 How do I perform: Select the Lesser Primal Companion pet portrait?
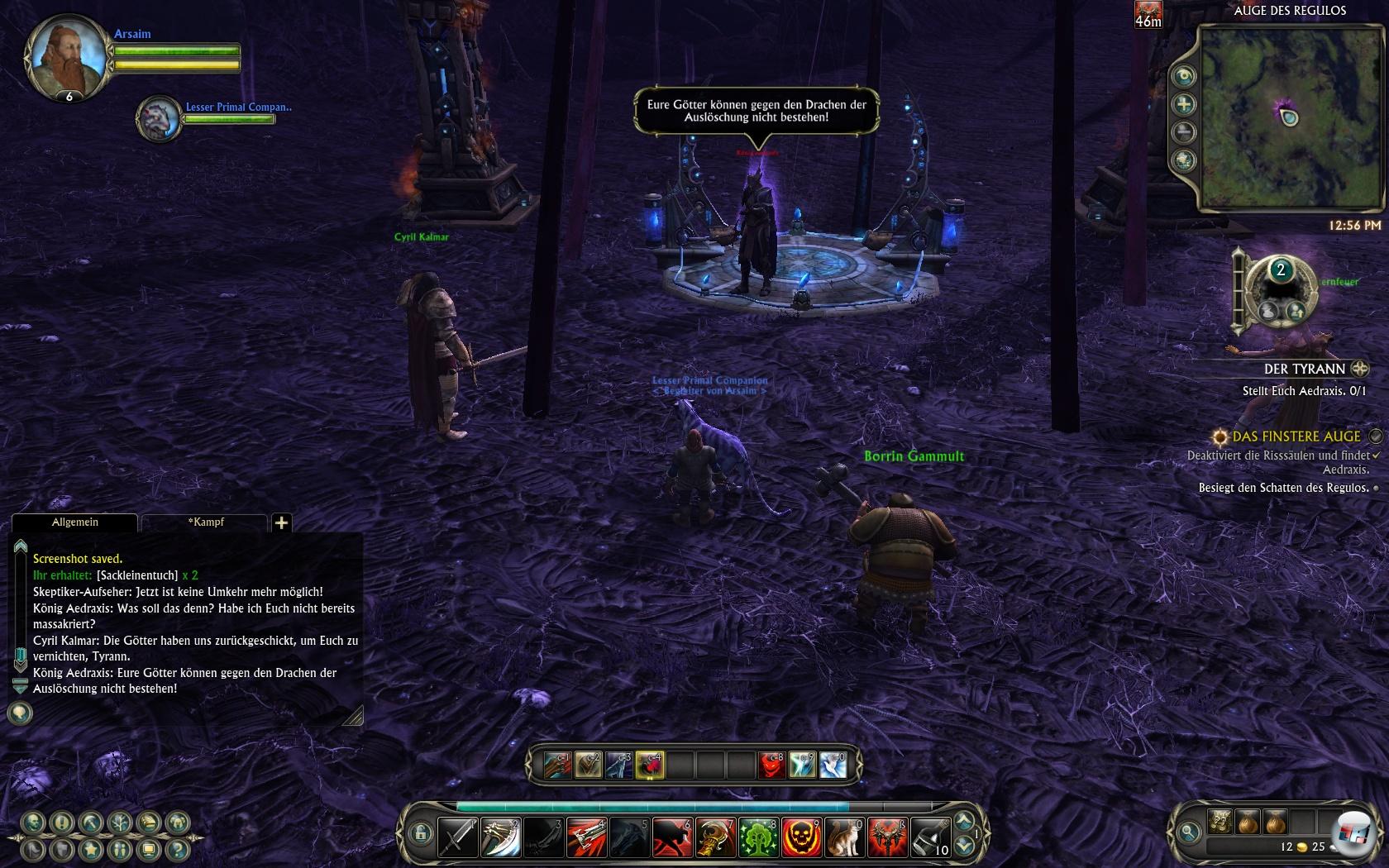tap(160, 118)
